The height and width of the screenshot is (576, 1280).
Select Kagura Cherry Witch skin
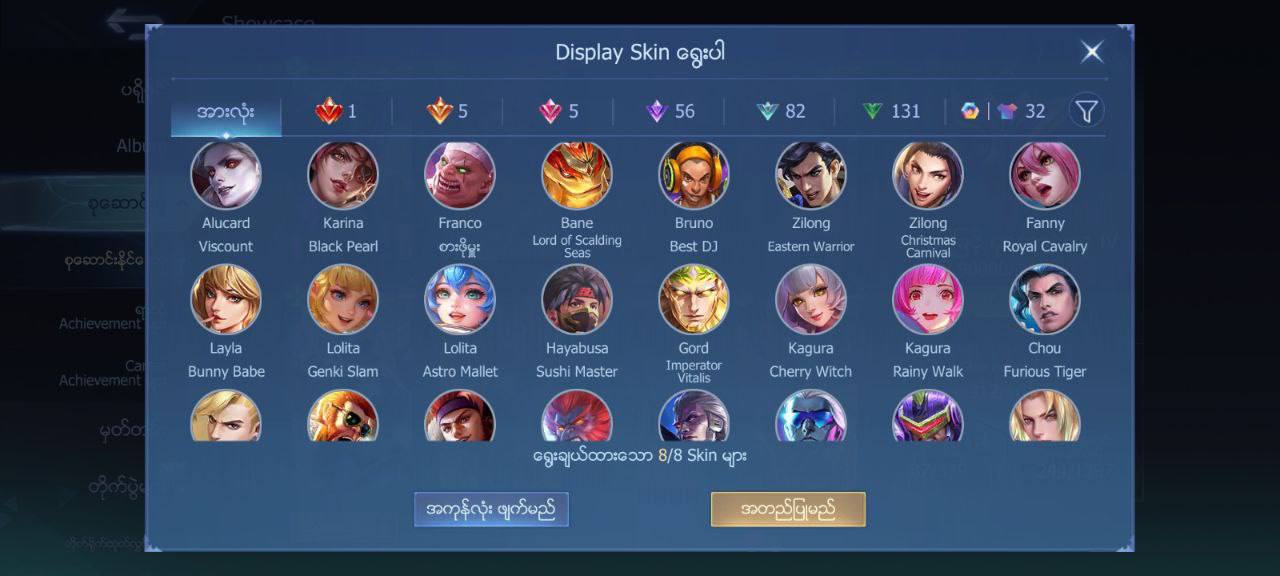(x=811, y=299)
